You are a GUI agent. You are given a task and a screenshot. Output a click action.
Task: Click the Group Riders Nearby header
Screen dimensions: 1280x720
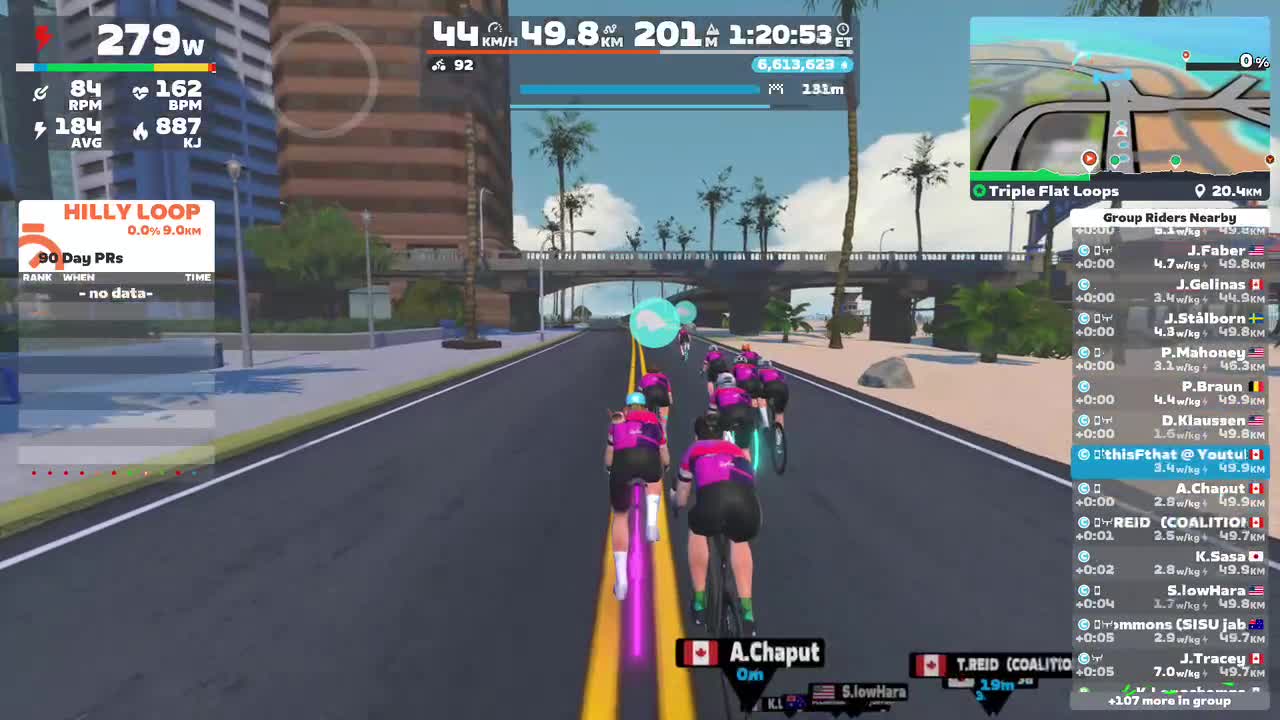tap(1170, 217)
